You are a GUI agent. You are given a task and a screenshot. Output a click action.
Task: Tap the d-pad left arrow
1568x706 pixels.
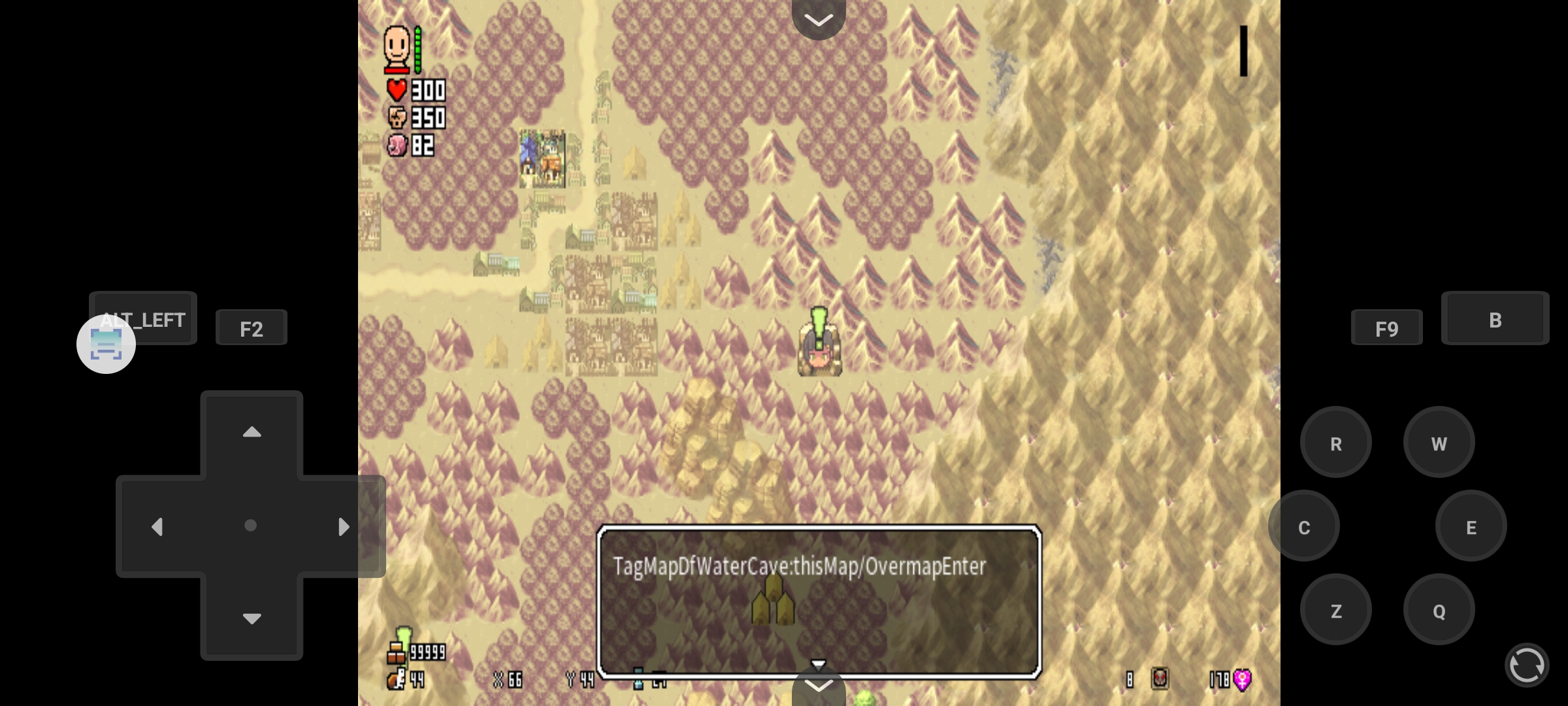click(157, 527)
